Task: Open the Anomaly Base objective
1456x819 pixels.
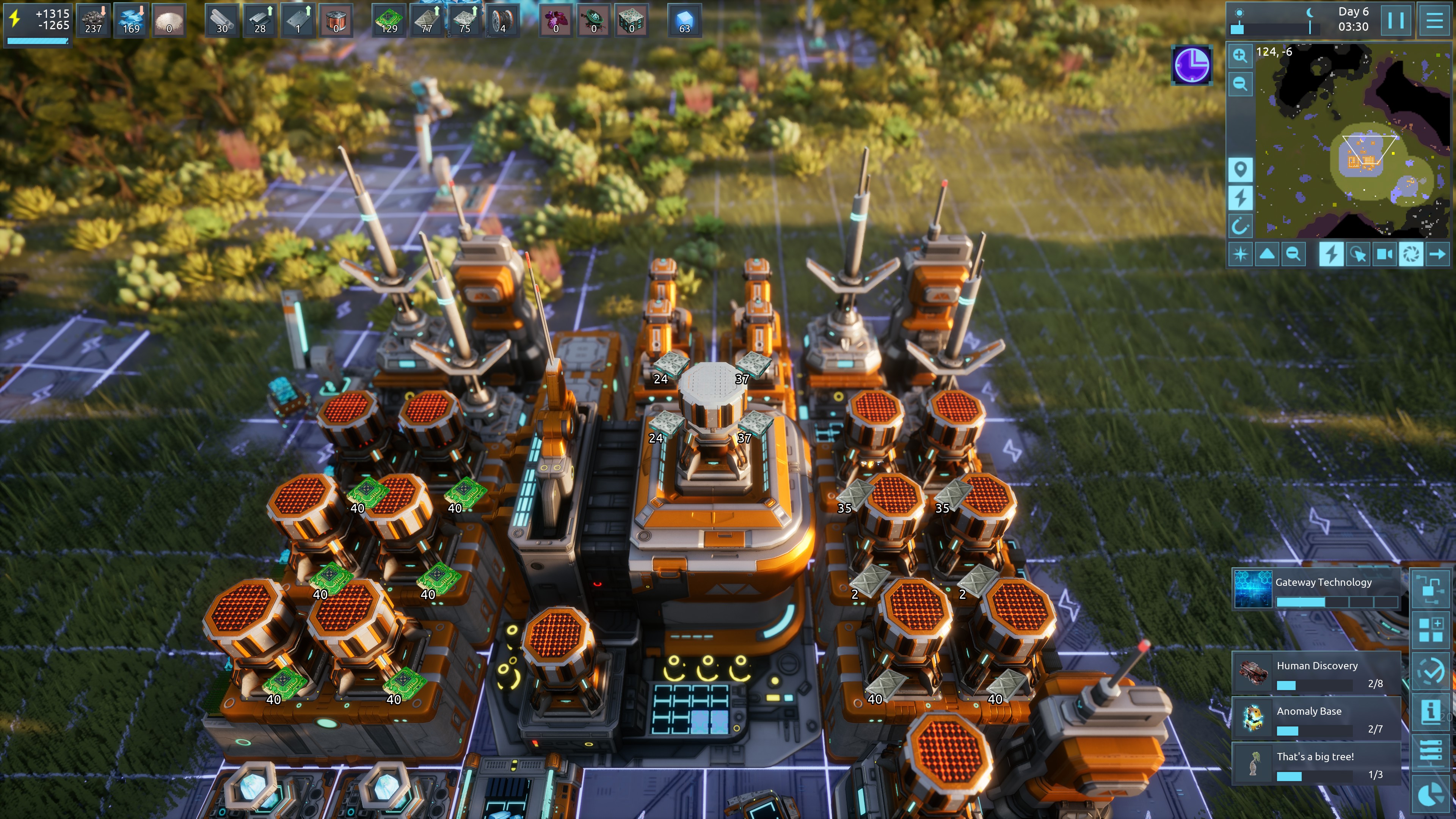Action: click(x=1316, y=718)
